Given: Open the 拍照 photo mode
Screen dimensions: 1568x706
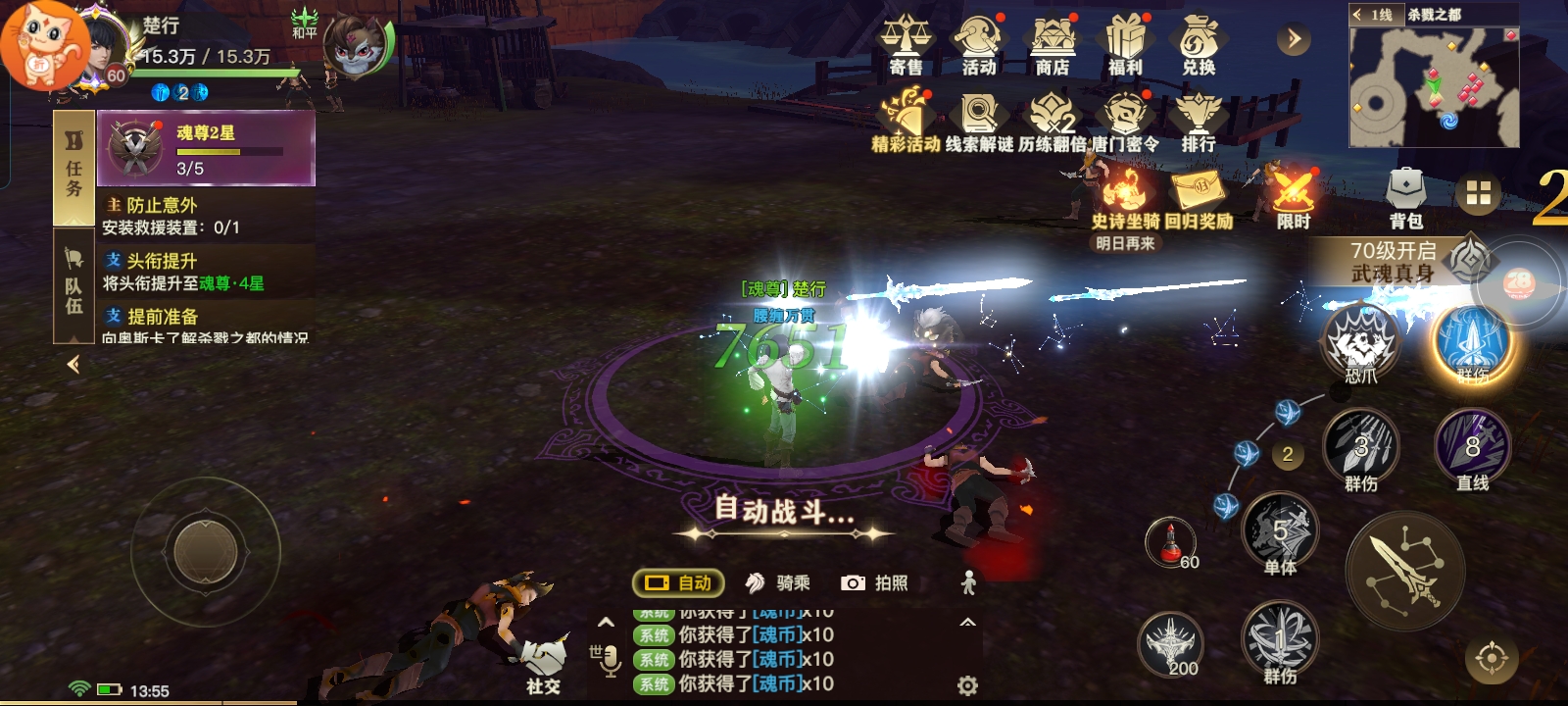Looking at the screenshot, I should [x=875, y=583].
